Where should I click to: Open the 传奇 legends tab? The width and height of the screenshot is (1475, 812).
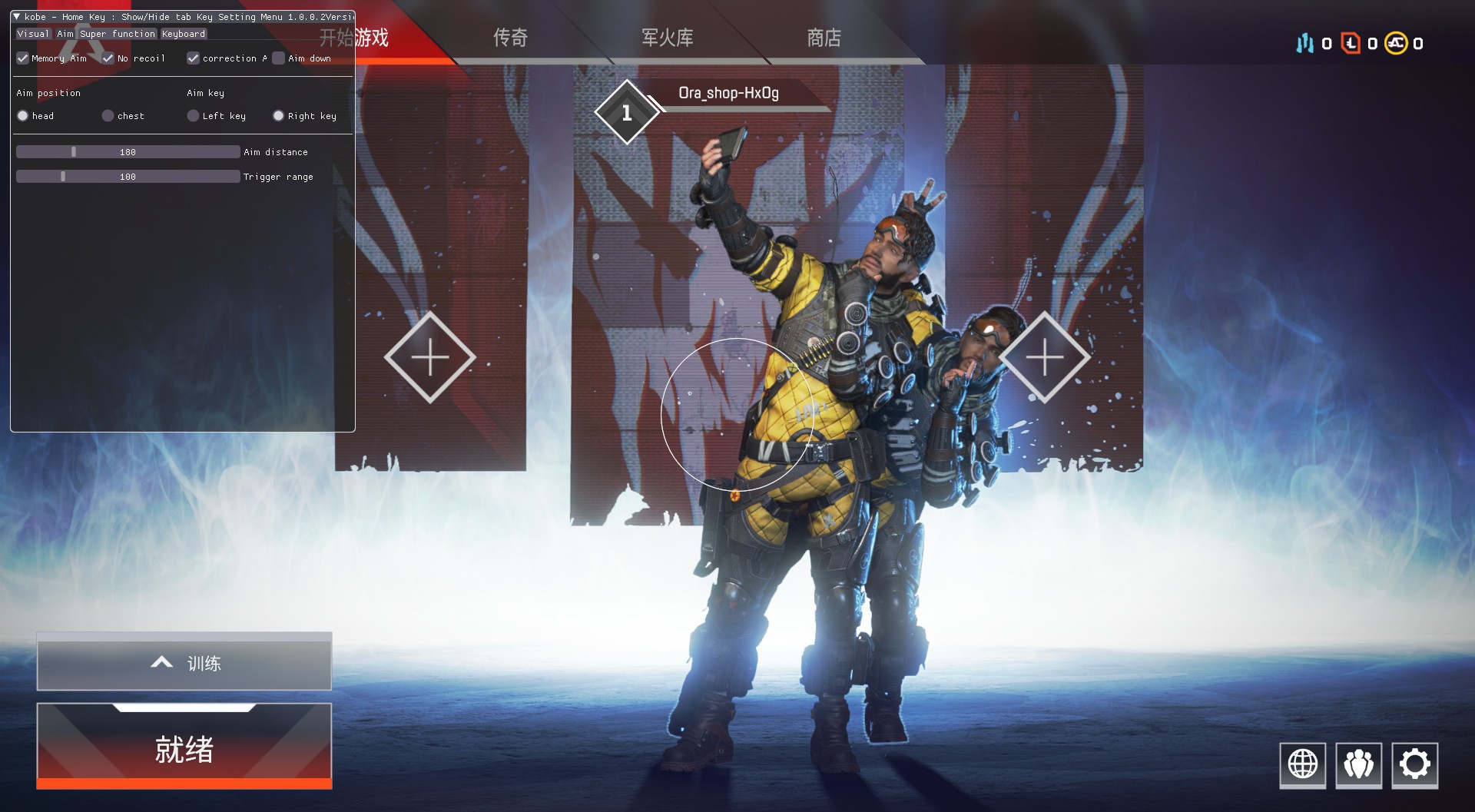510,38
